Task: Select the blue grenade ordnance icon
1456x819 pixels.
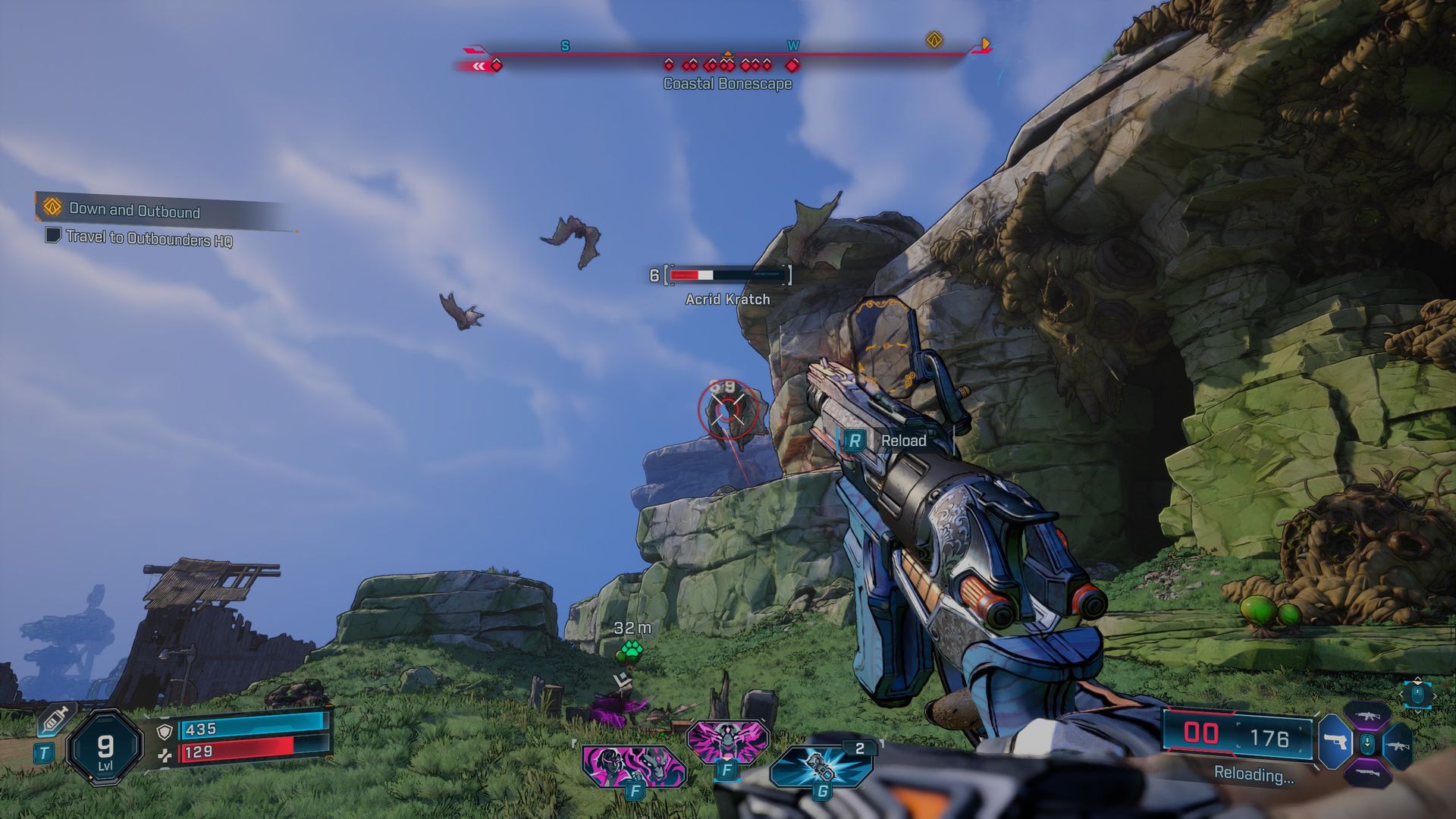Action: [822, 767]
